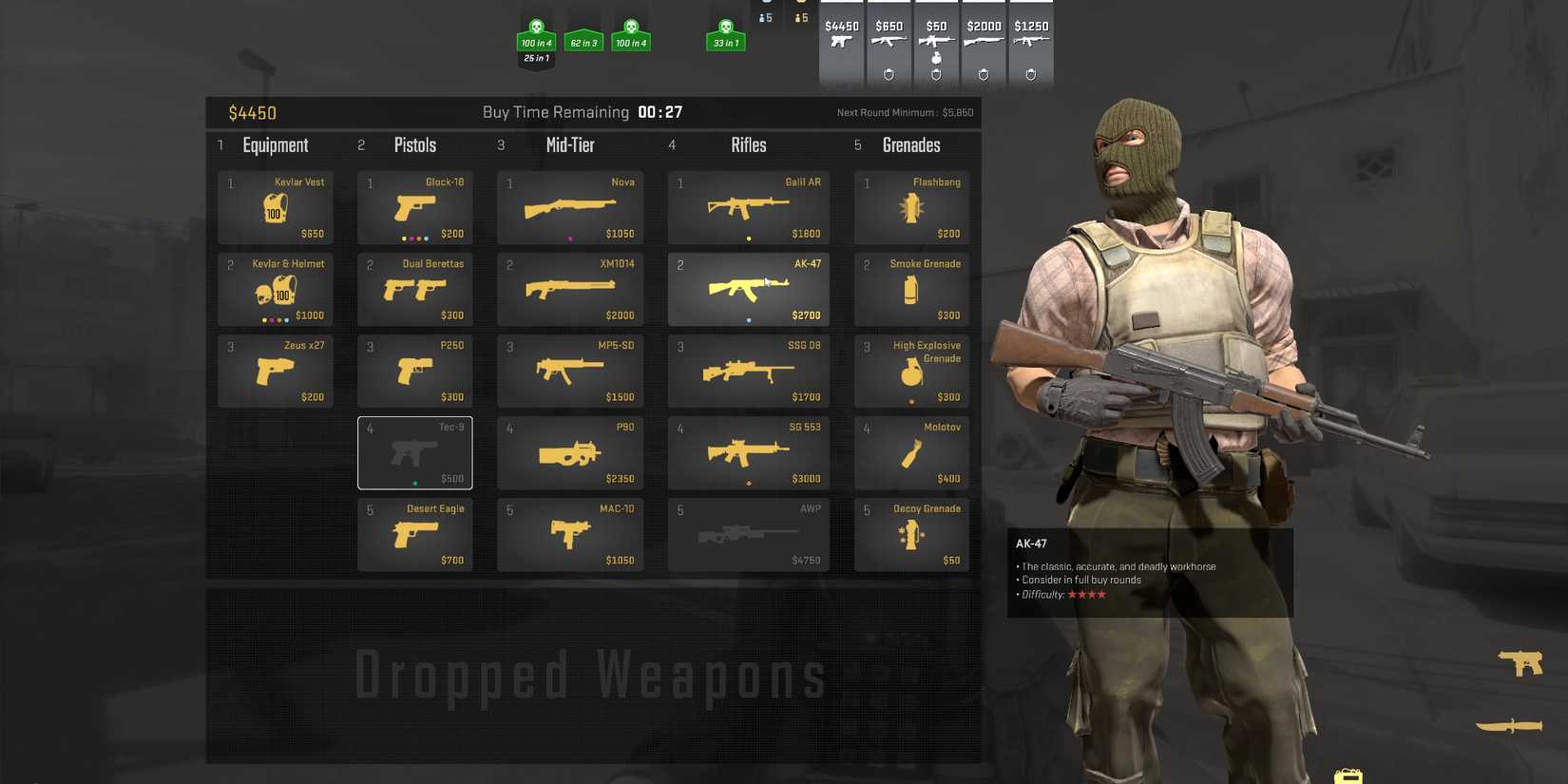Select the AK-47 rifle icon

click(748, 288)
